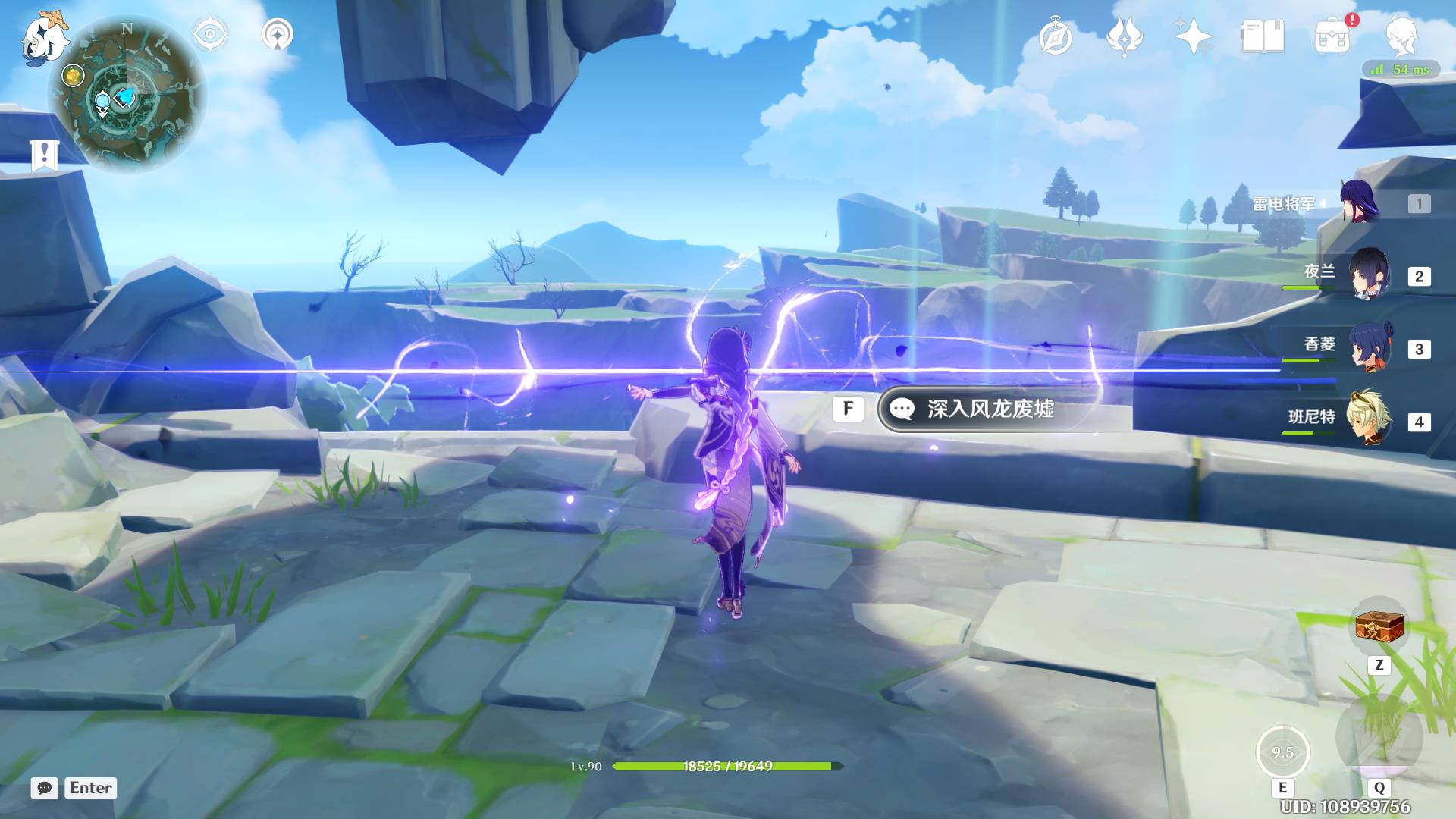
Task: Use the treasure chest gadget icon
Action: pos(1379,627)
